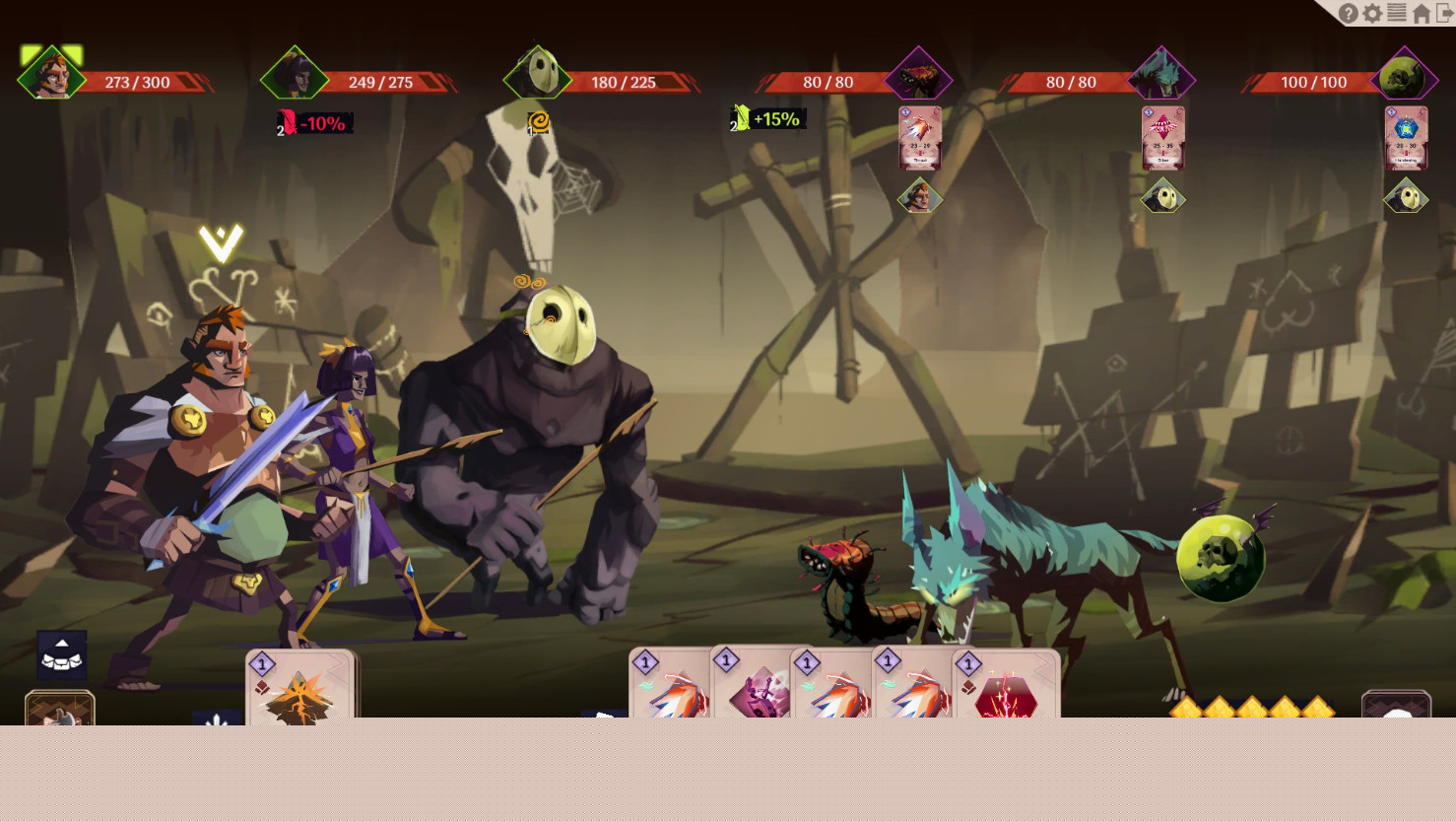Return to the home screen icon

coord(1422,14)
